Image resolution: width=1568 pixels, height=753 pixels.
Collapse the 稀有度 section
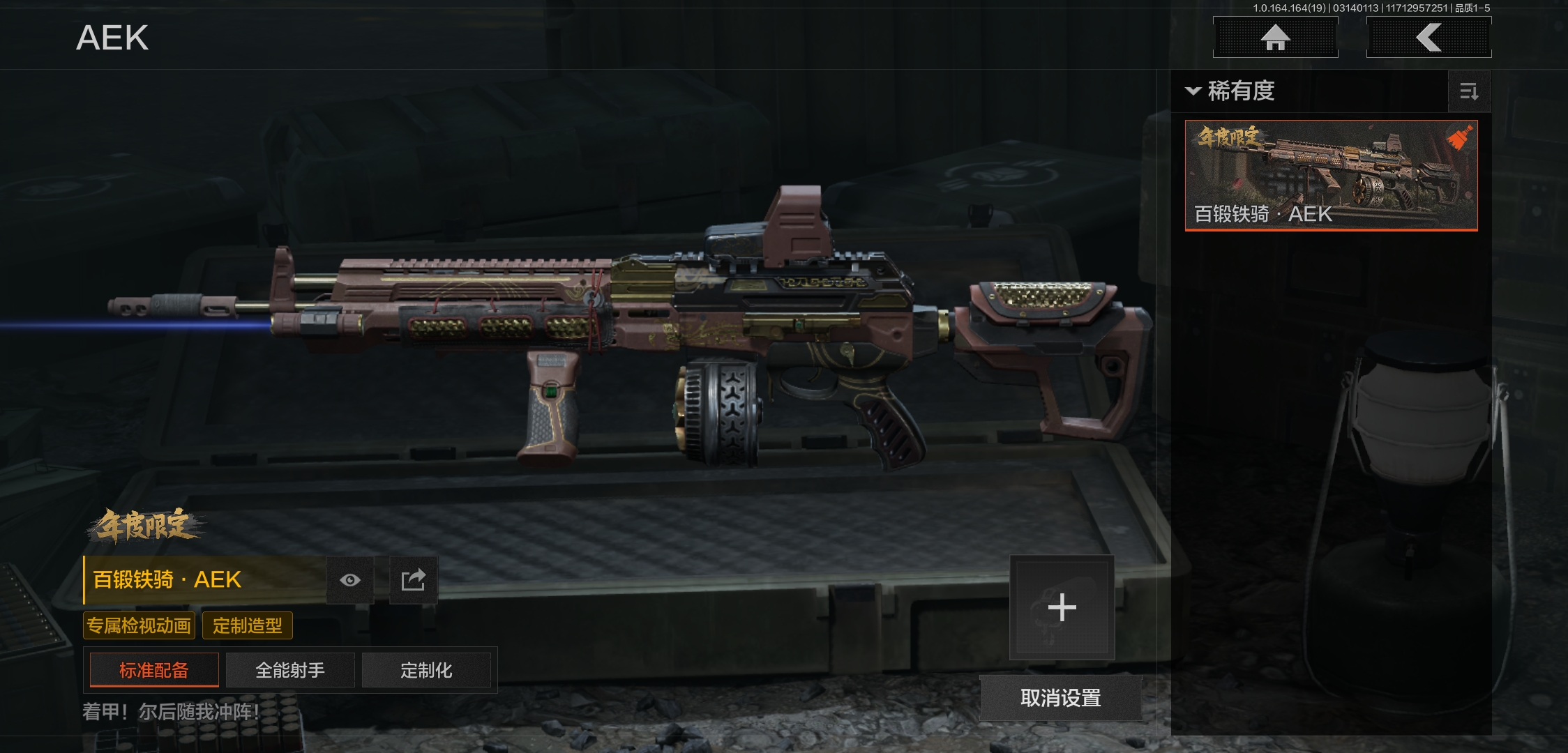pyautogui.click(x=1193, y=91)
